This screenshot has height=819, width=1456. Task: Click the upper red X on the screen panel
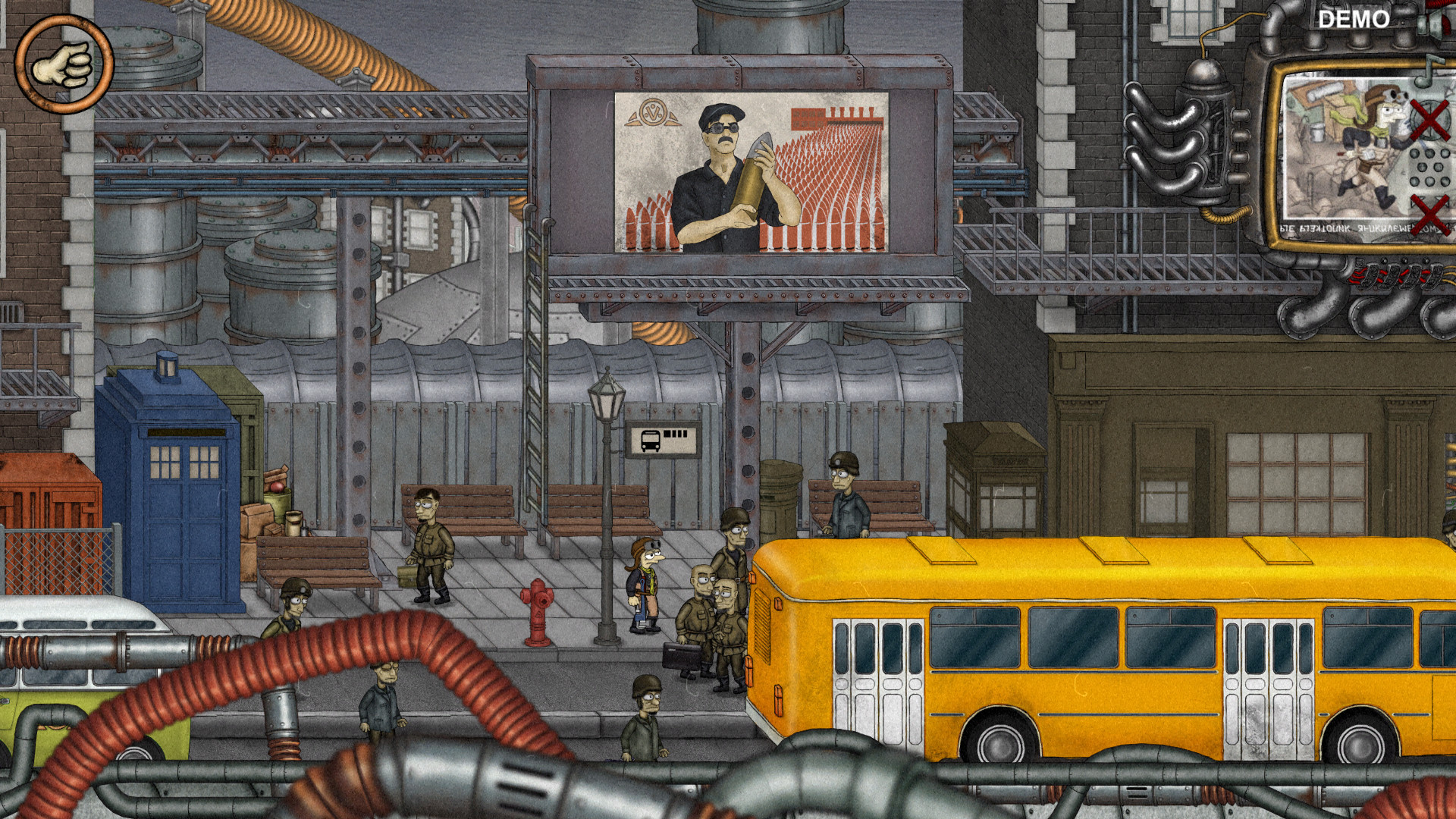pos(1429,120)
